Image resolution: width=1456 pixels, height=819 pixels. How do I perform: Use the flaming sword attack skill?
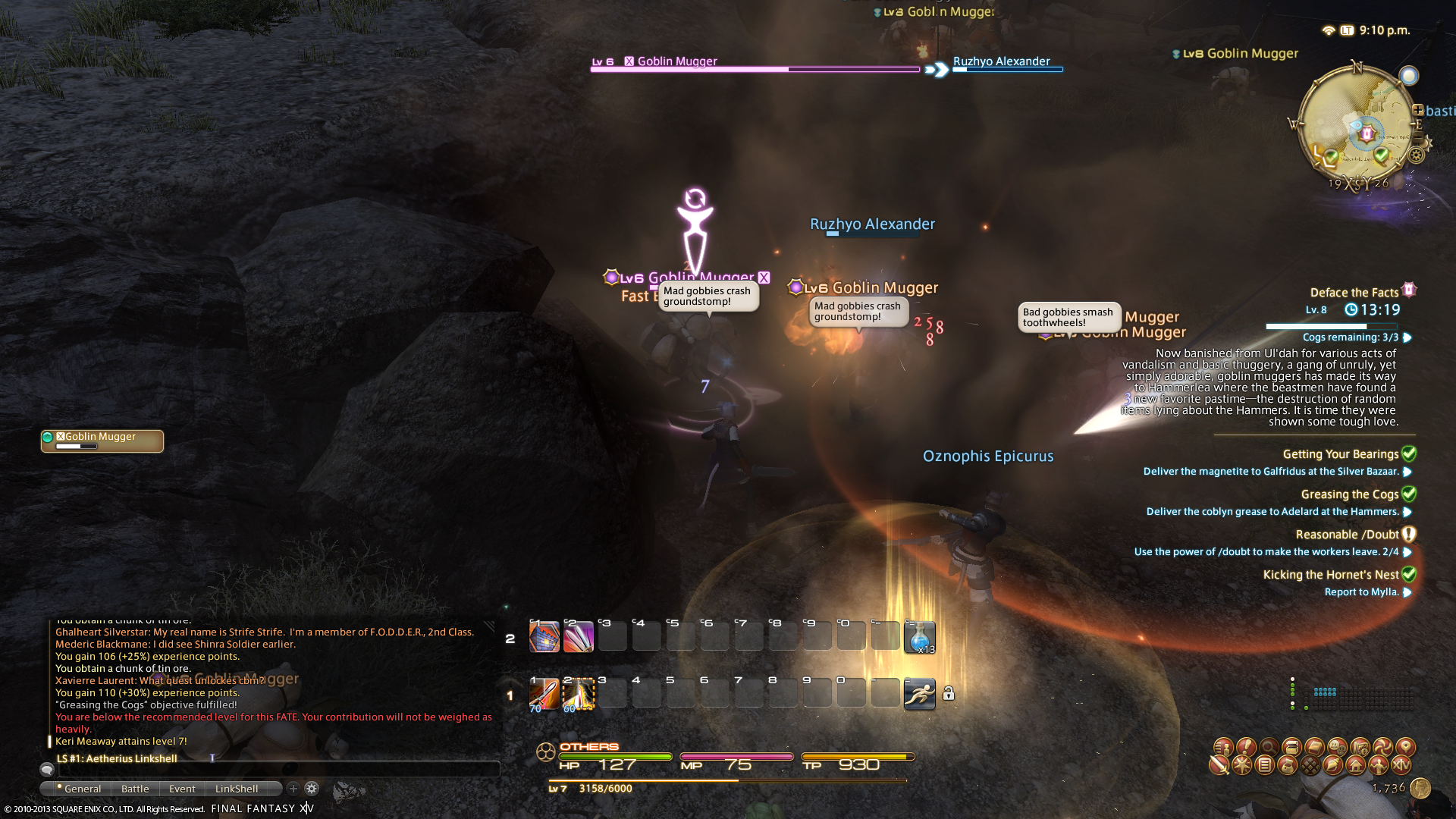[x=544, y=694]
